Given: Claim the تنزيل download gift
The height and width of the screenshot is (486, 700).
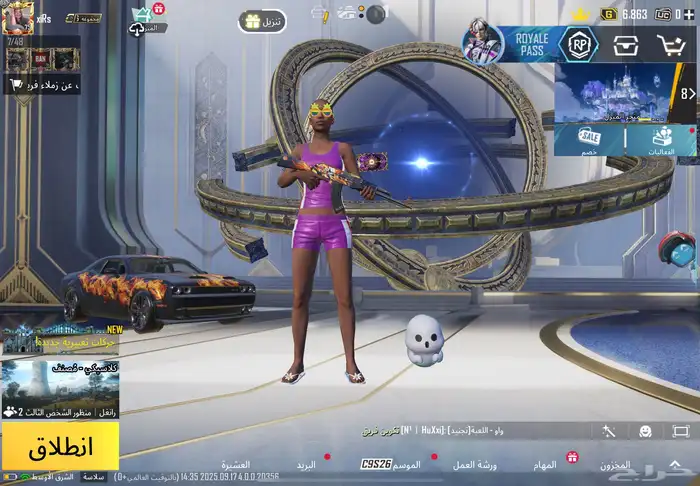Looking at the screenshot, I should (x=262, y=20).
